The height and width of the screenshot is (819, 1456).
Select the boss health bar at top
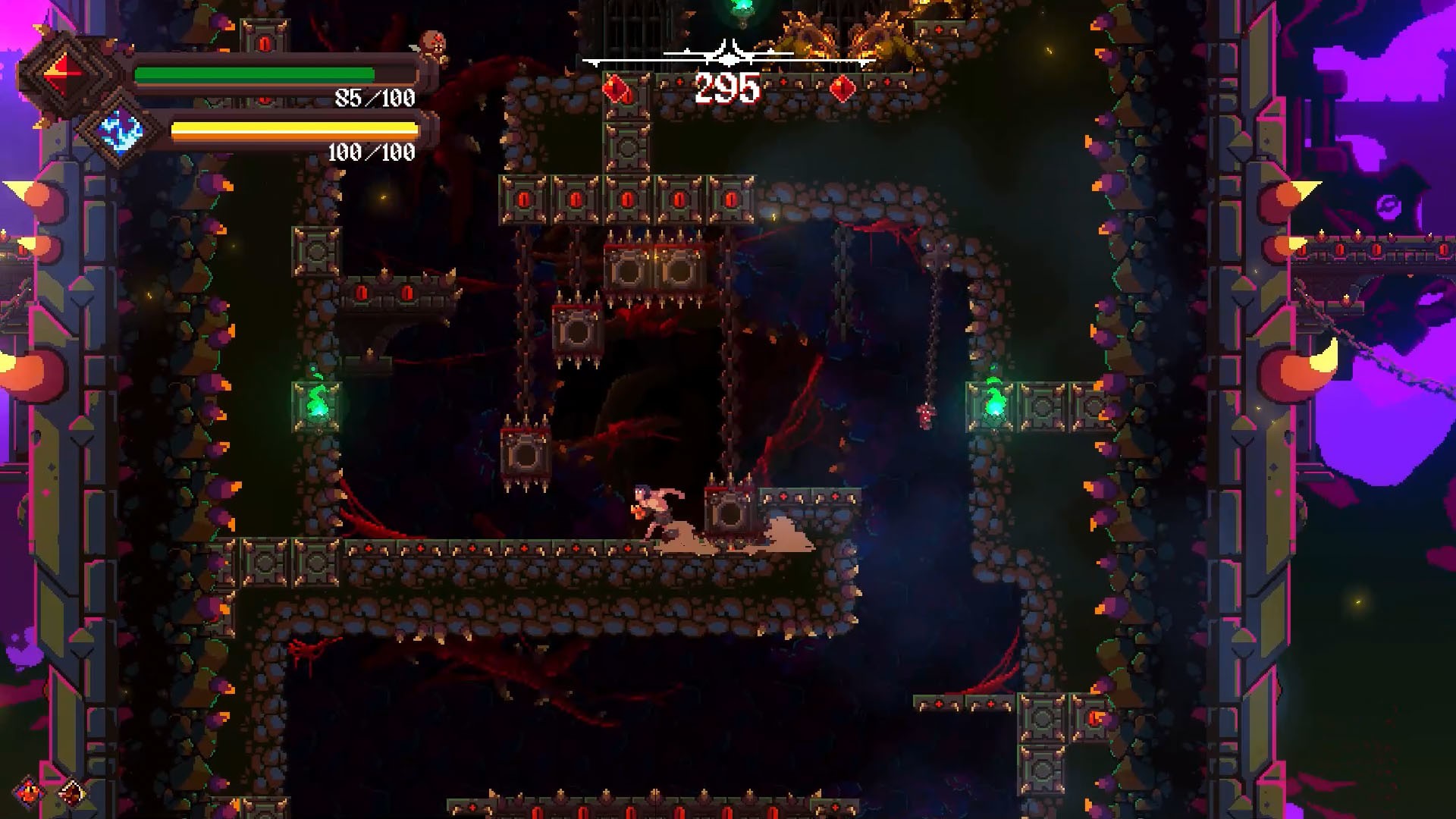(x=730, y=59)
